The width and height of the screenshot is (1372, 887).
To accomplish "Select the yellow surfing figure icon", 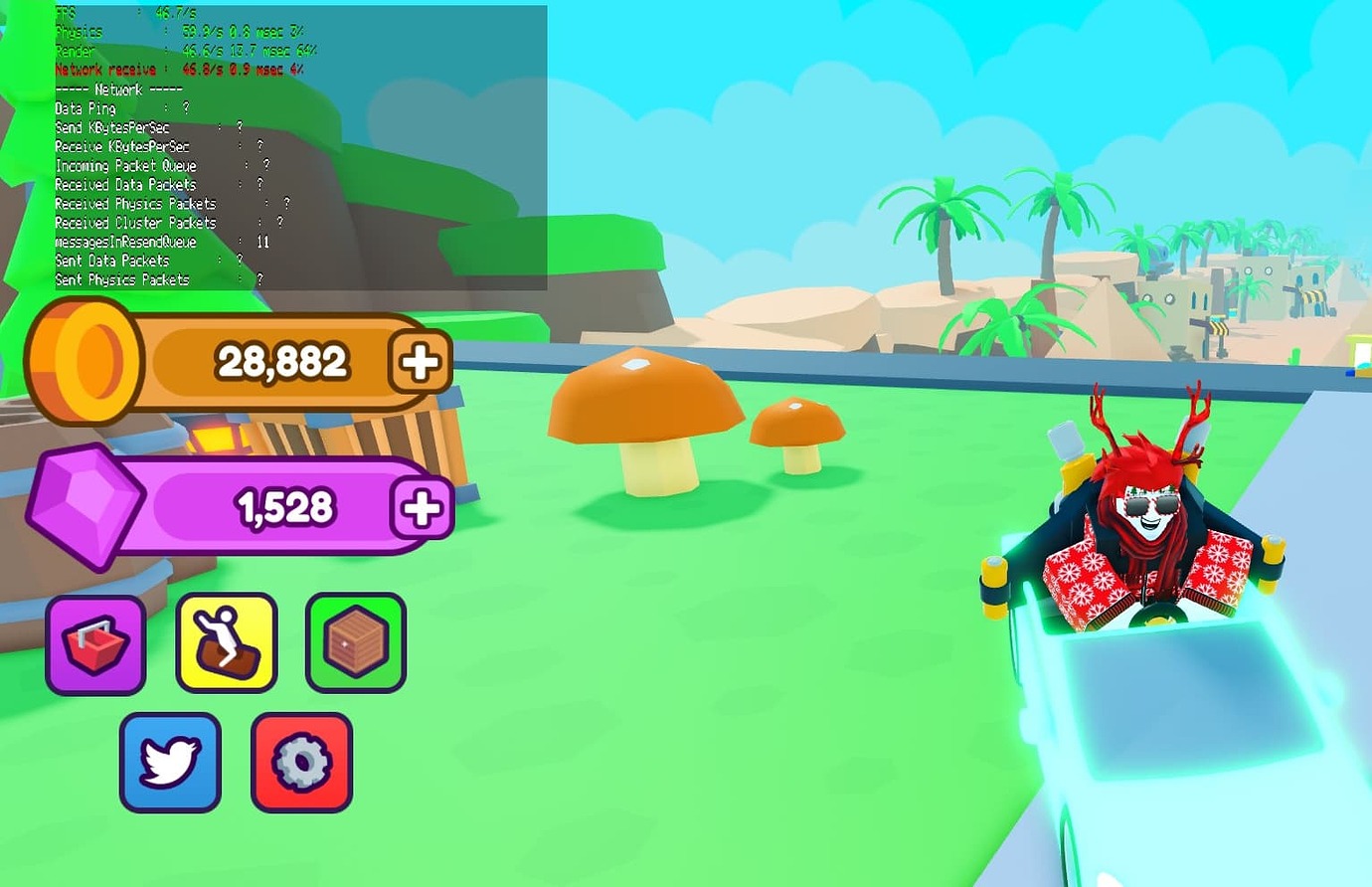I will tap(226, 641).
